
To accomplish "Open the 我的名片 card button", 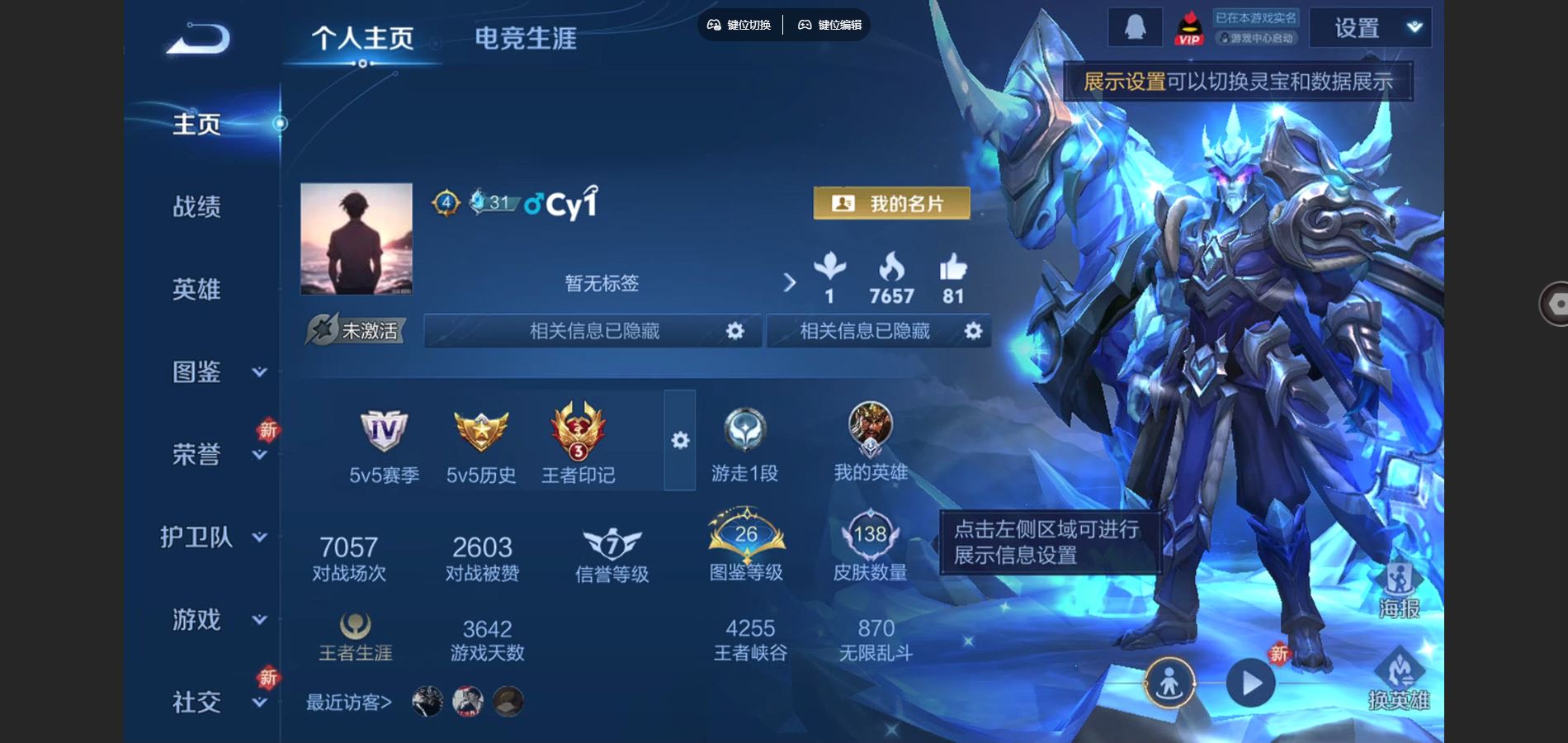I will tap(891, 203).
